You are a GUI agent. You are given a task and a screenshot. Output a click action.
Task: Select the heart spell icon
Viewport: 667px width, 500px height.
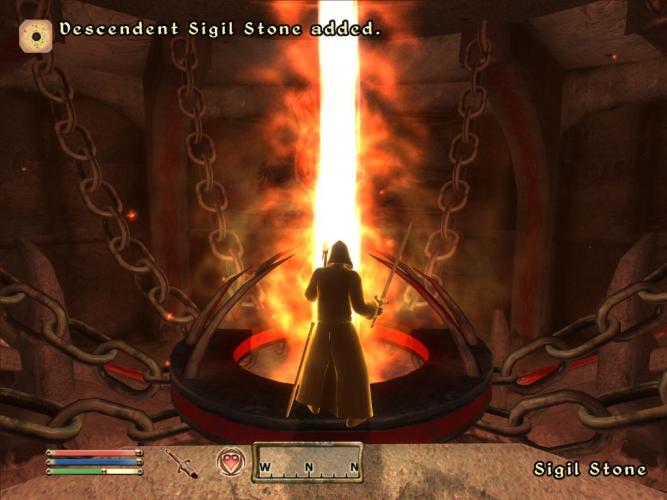click(x=230, y=463)
